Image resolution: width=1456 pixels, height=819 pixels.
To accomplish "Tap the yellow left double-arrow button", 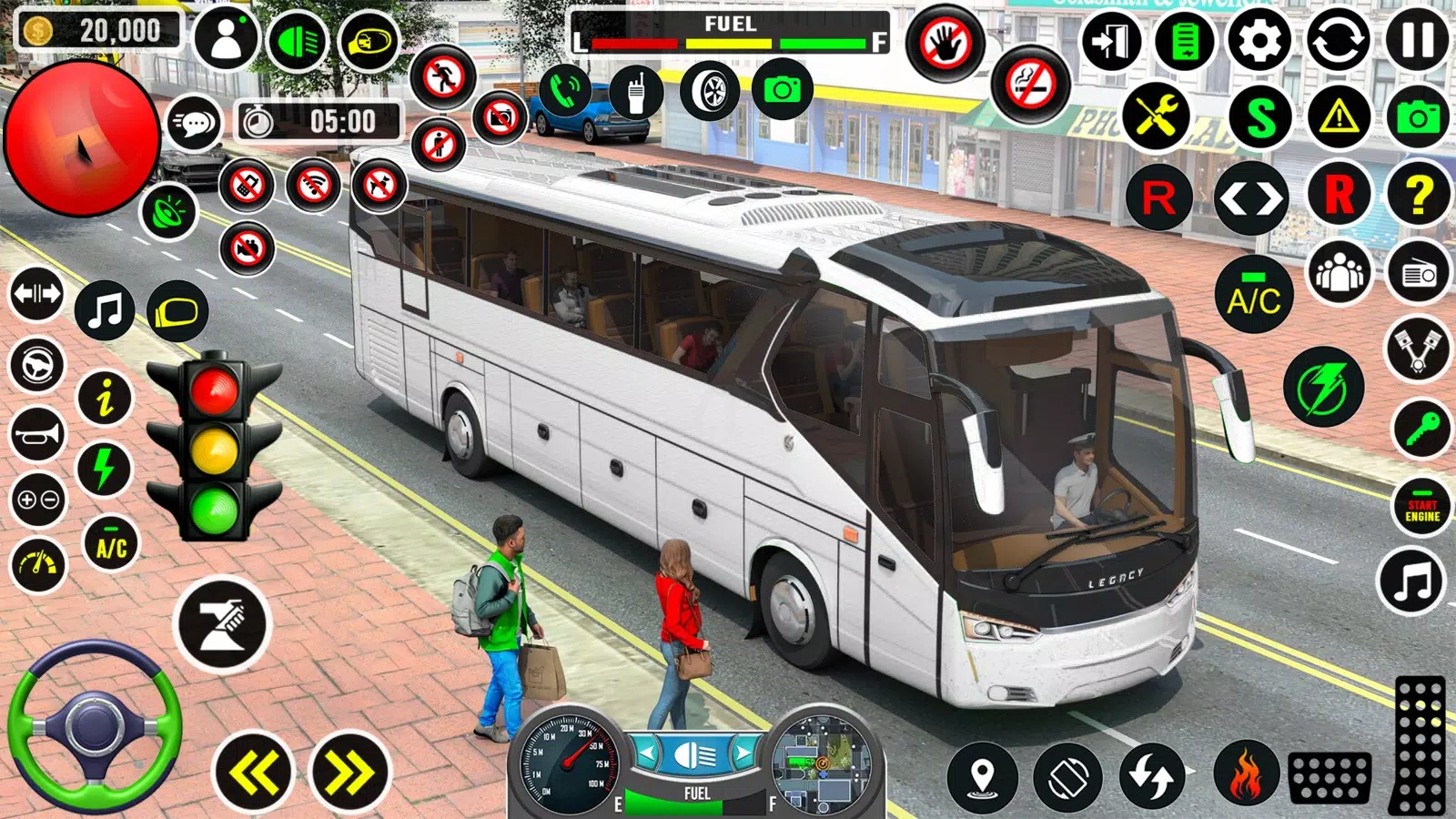I will 254,773.
